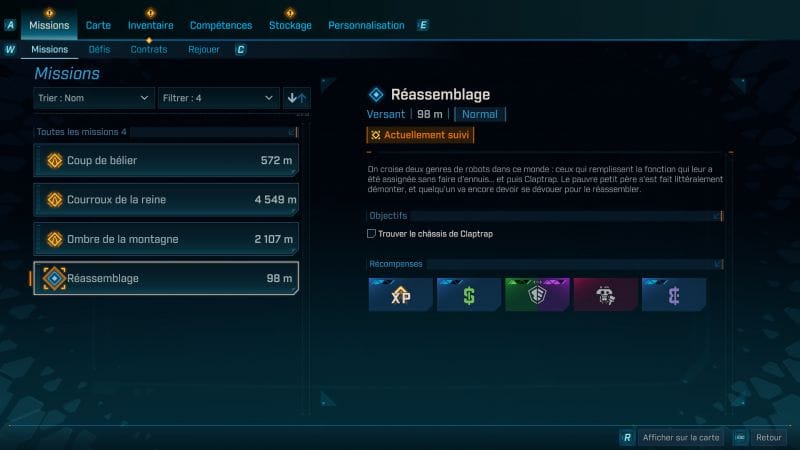Toggle the sort order arrows button
Image resolution: width=800 pixels, height=450 pixels.
pos(297,97)
